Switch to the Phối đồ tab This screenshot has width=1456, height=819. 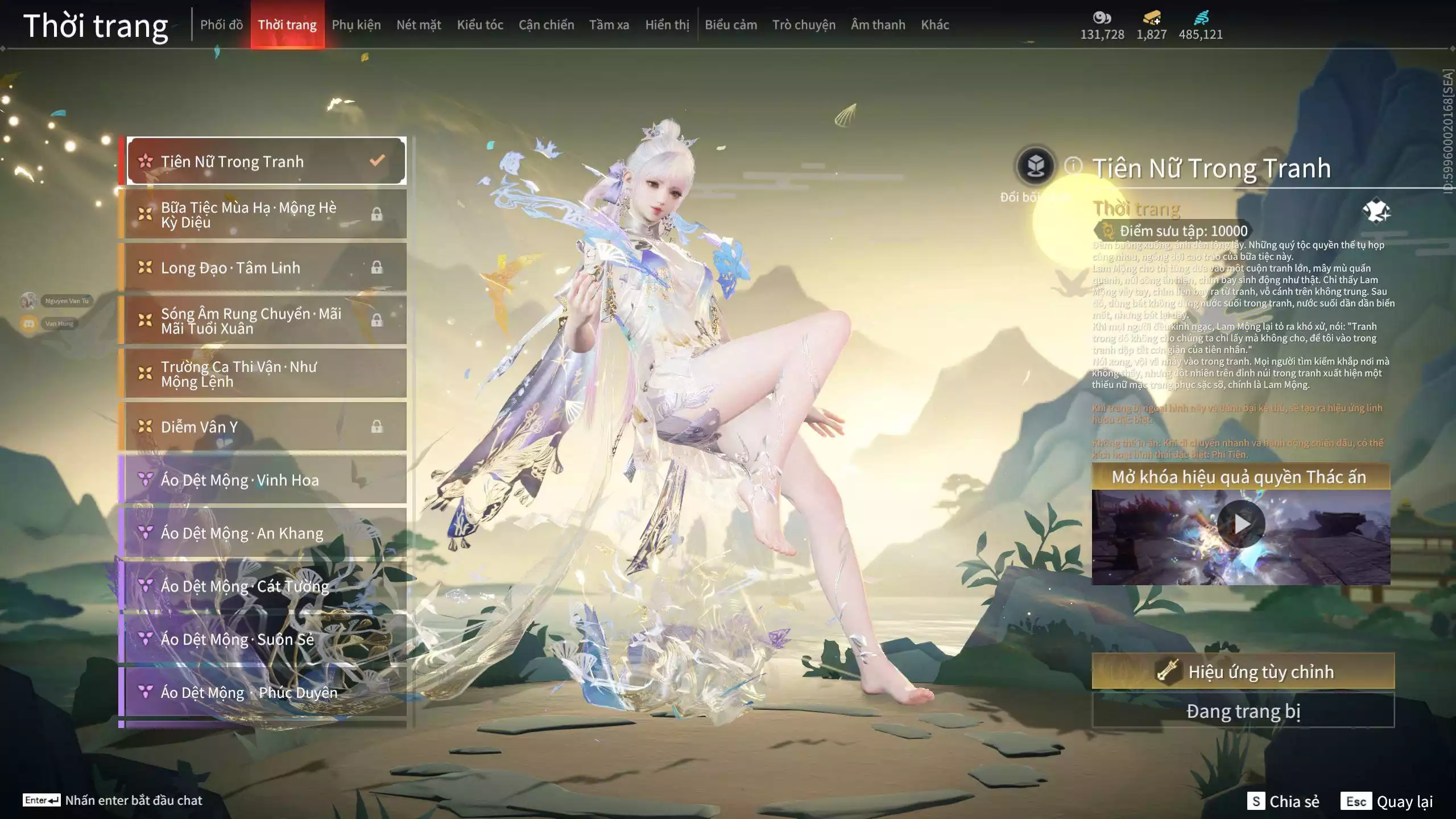click(221, 25)
